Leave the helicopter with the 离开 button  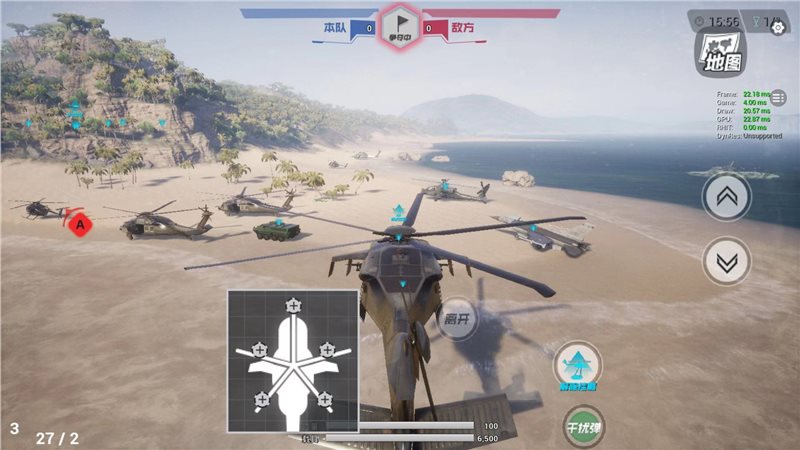pyautogui.click(x=458, y=320)
